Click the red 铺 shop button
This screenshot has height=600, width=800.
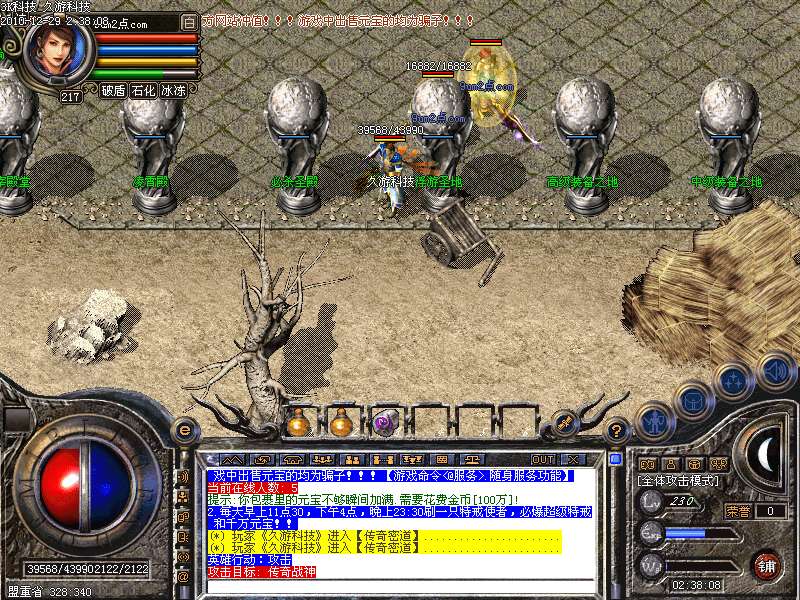767,565
